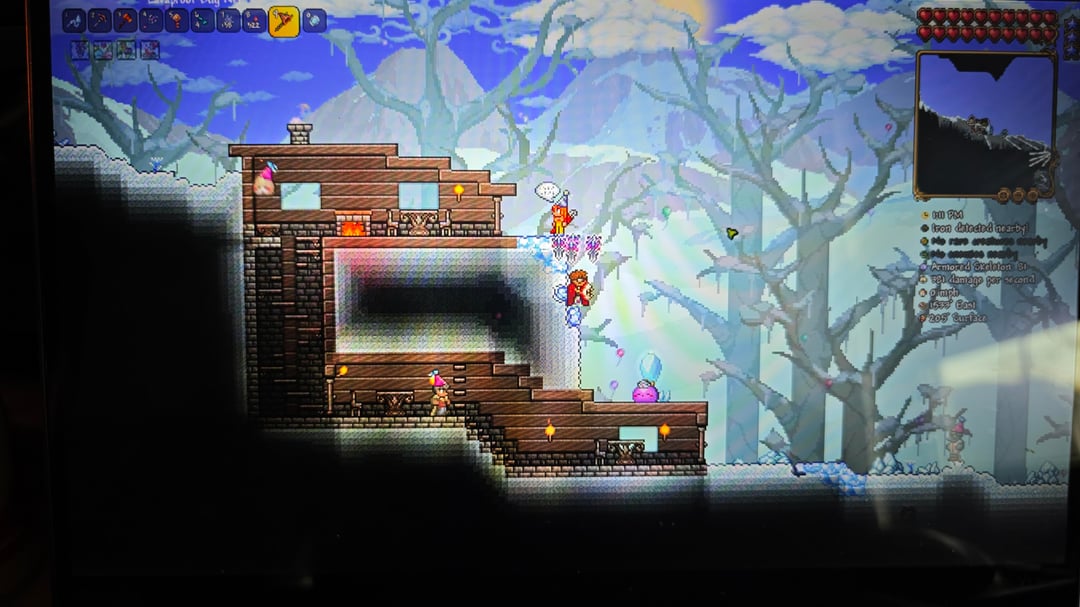Select the pickaxe in hotbar slot 2

(100, 20)
